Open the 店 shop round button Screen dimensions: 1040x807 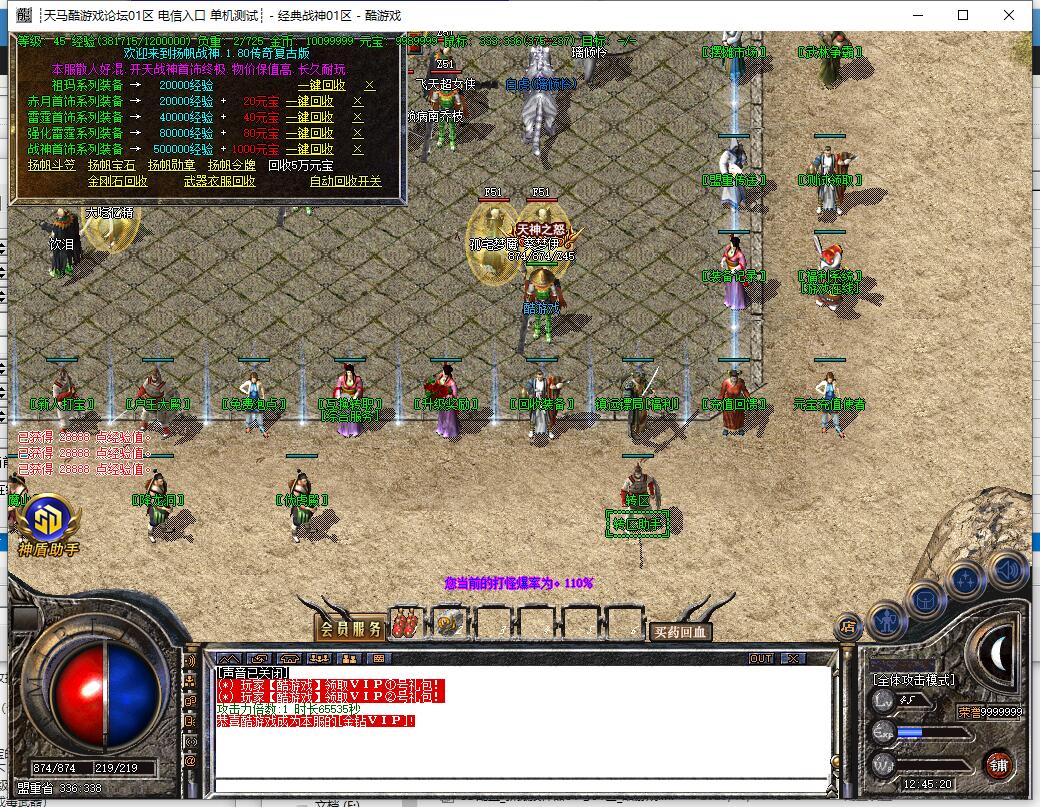point(847,627)
